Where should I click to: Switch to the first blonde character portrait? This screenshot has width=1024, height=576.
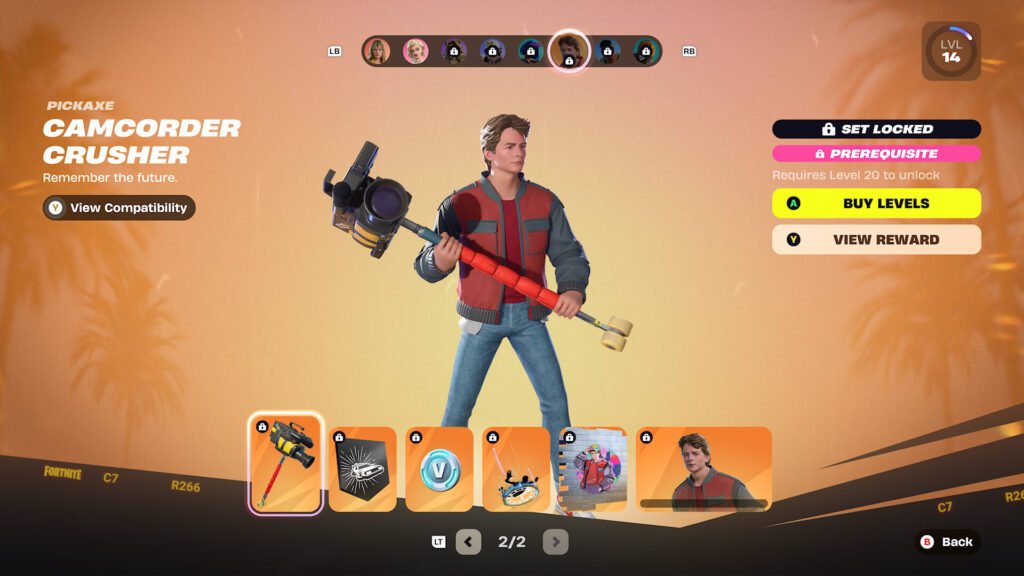point(377,51)
